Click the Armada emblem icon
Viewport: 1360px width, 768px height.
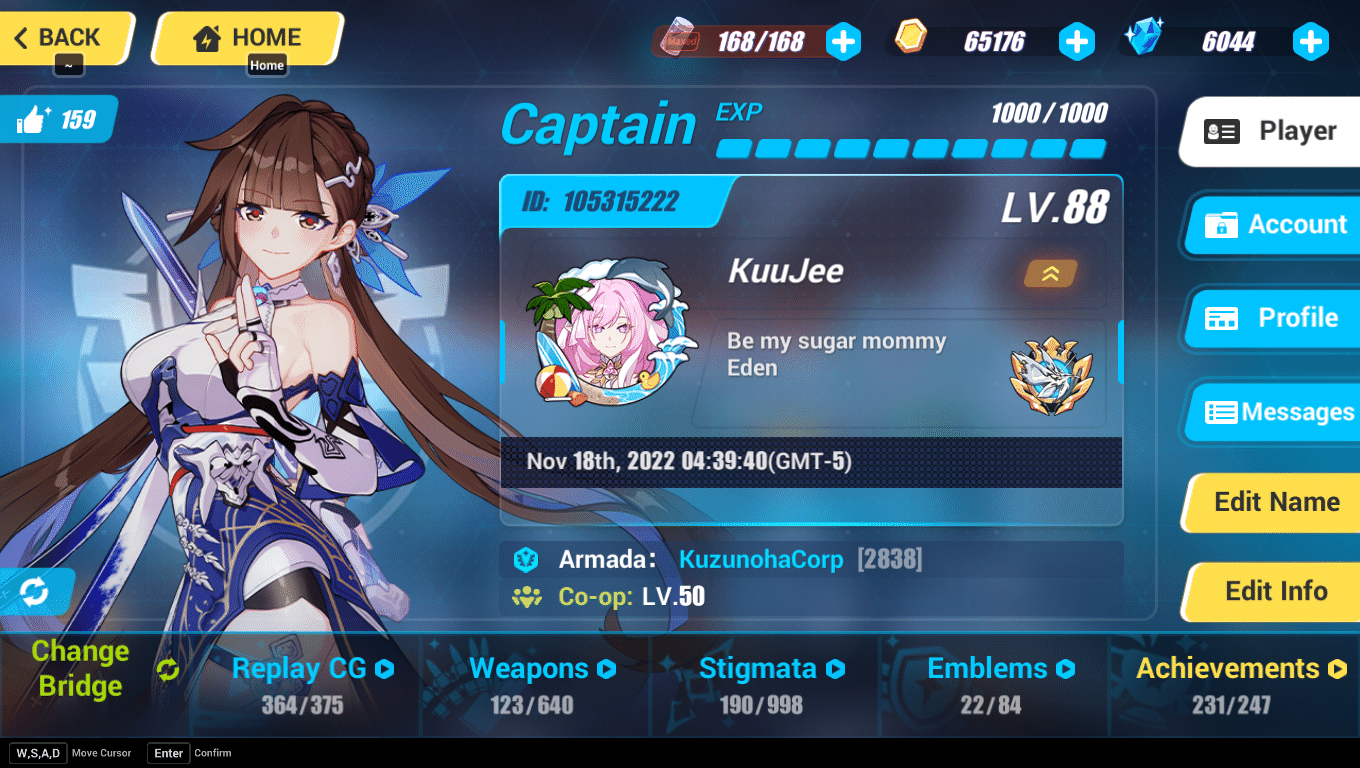click(524, 560)
